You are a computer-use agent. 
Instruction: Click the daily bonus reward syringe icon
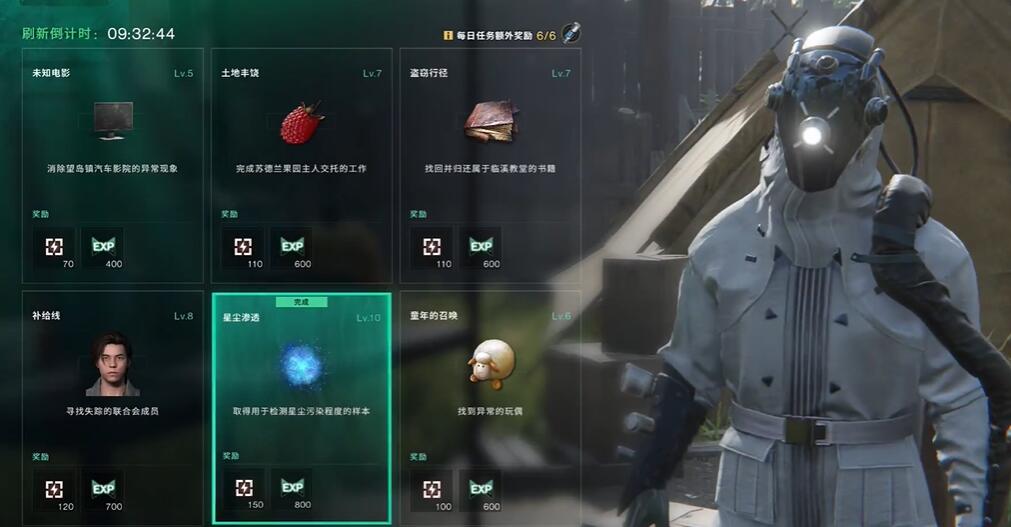coord(571,33)
